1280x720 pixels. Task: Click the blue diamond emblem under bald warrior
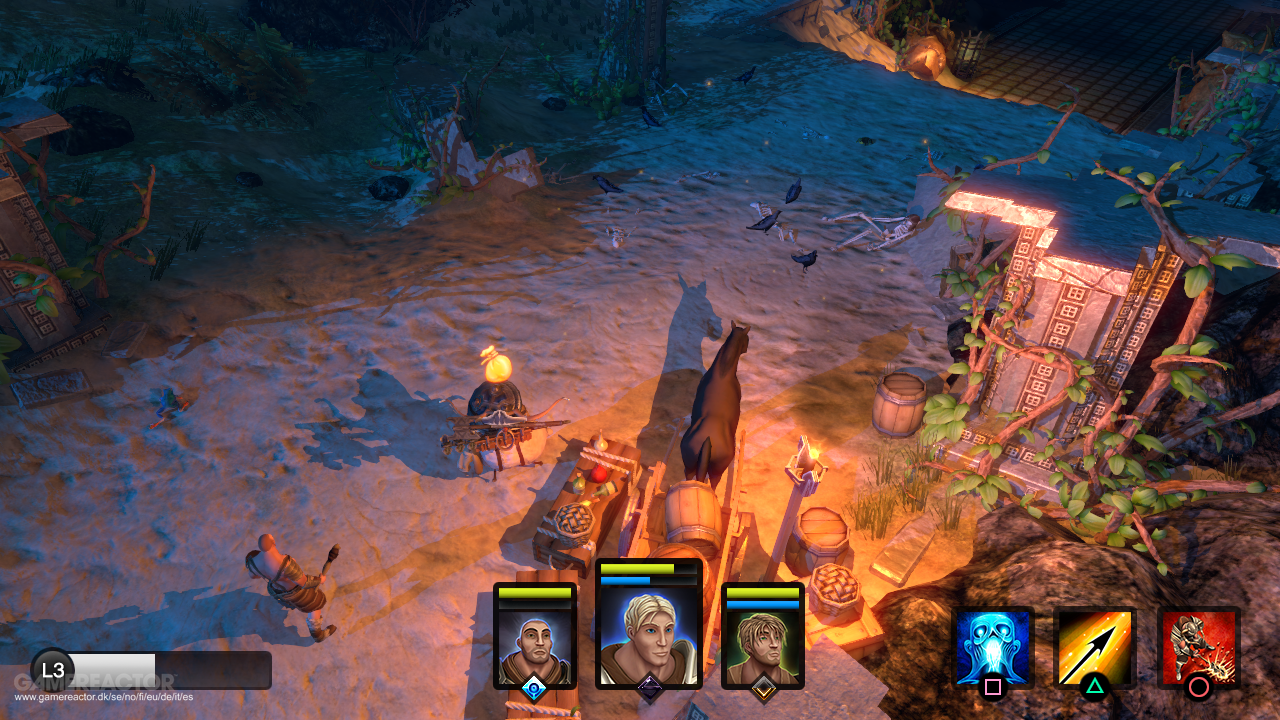536,690
